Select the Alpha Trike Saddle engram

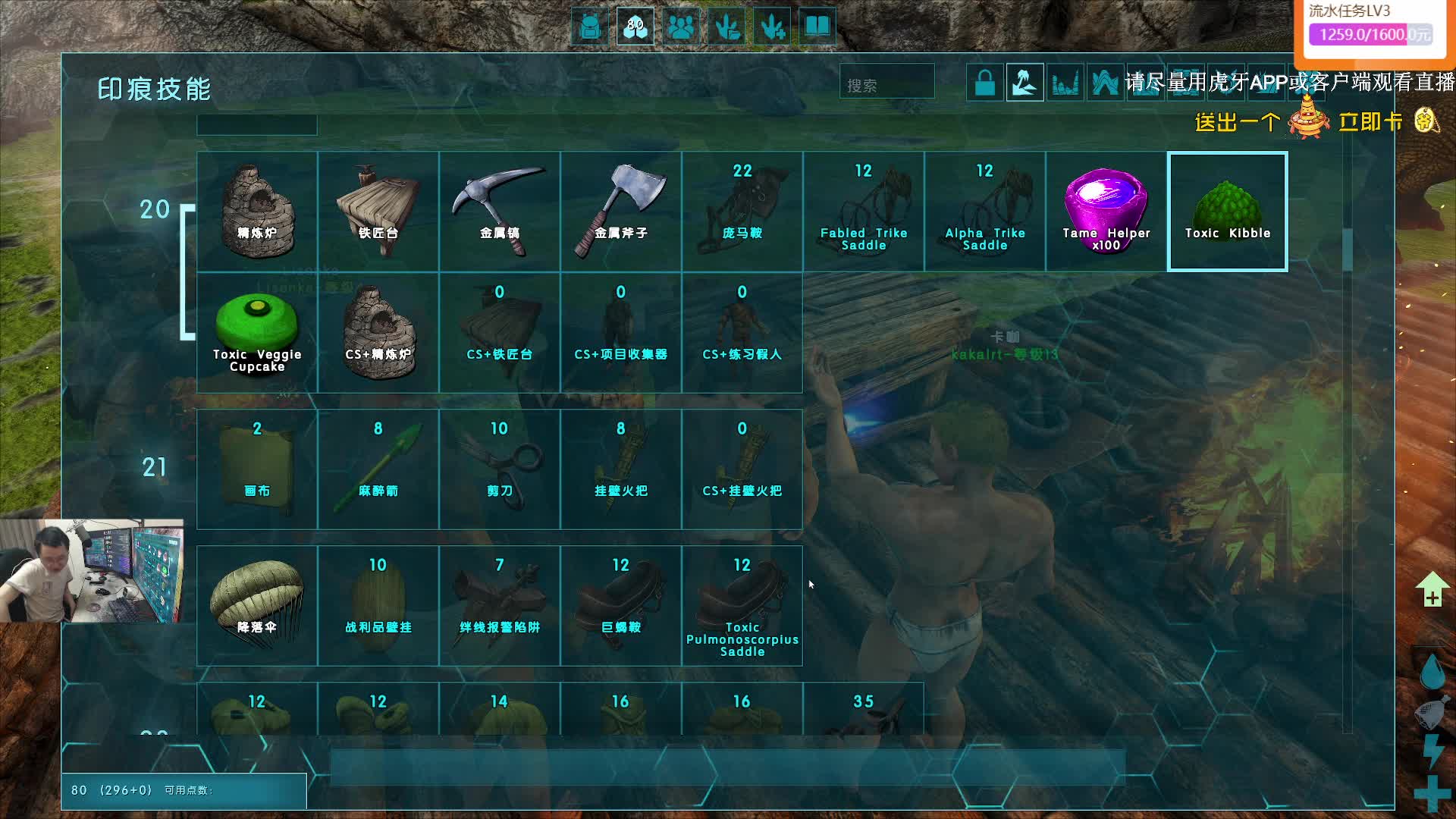[x=984, y=211]
